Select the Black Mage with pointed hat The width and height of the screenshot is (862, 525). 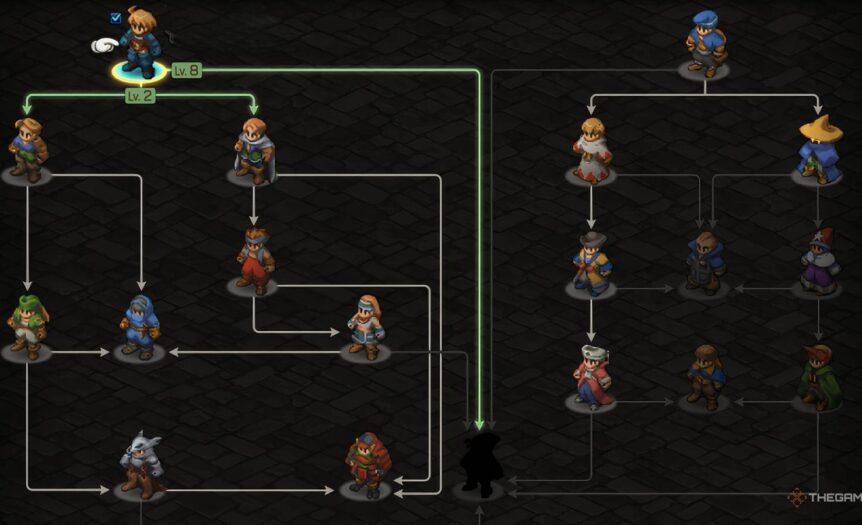tap(818, 150)
